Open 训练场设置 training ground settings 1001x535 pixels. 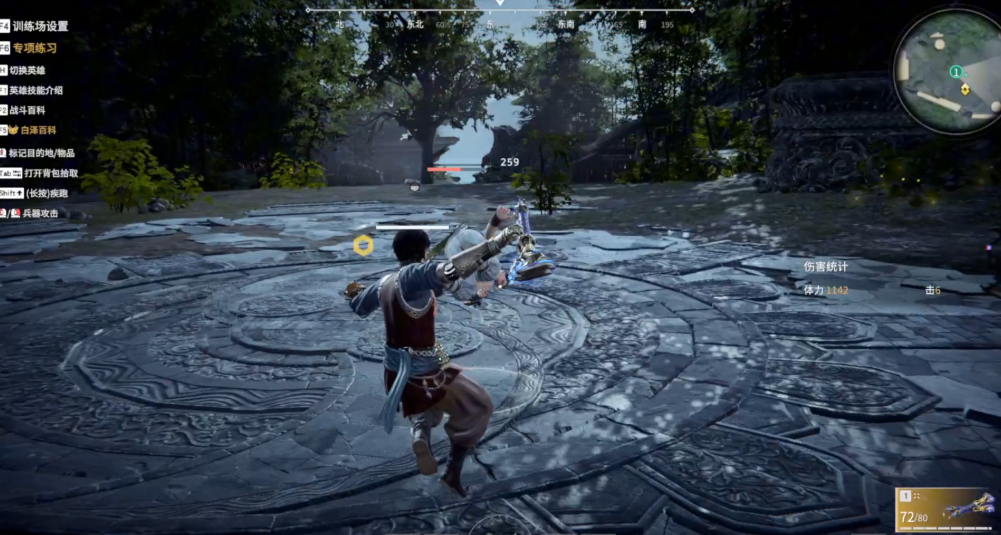[x=40, y=26]
